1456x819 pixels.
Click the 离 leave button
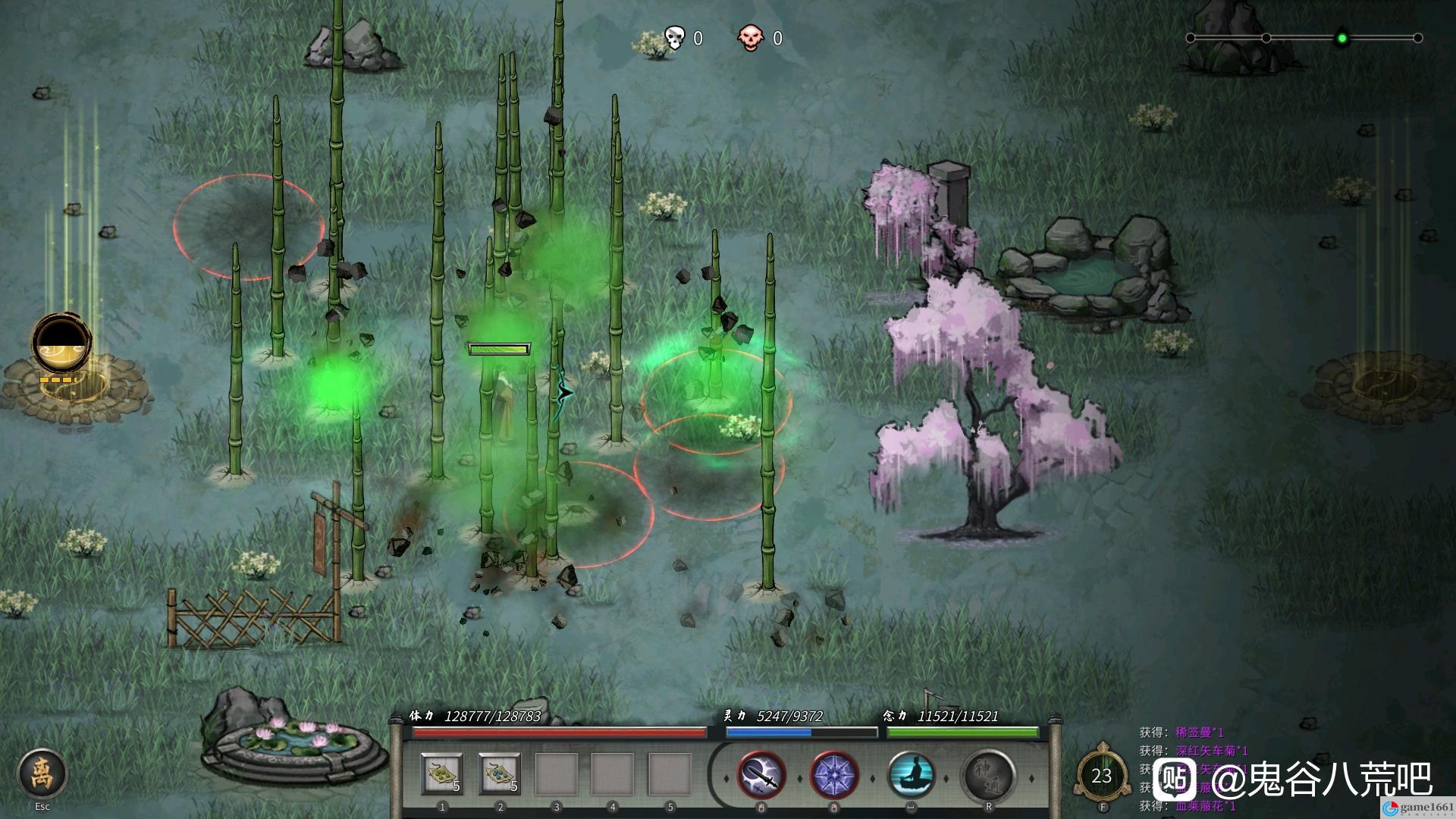(42, 774)
